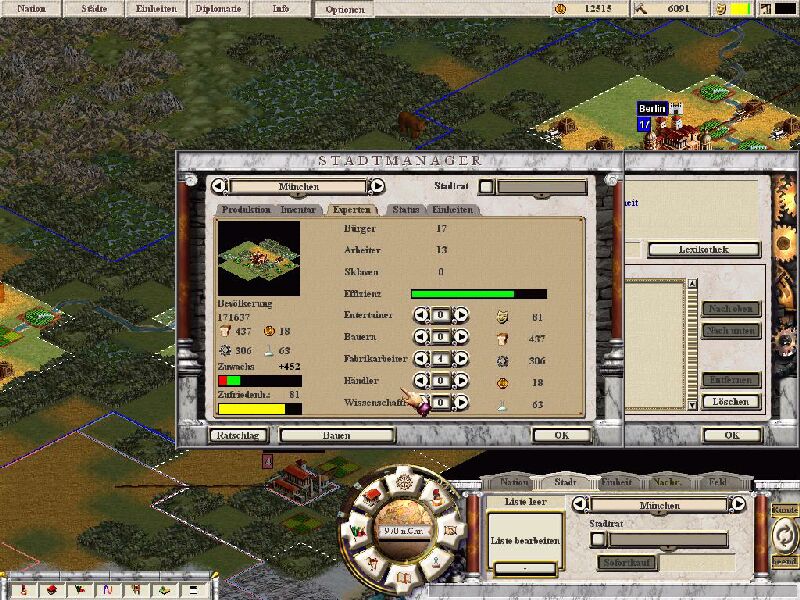The width and height of the screenshot is (800, 600).
Task: Switch to the Inventar tab
Action: point(299,210)
